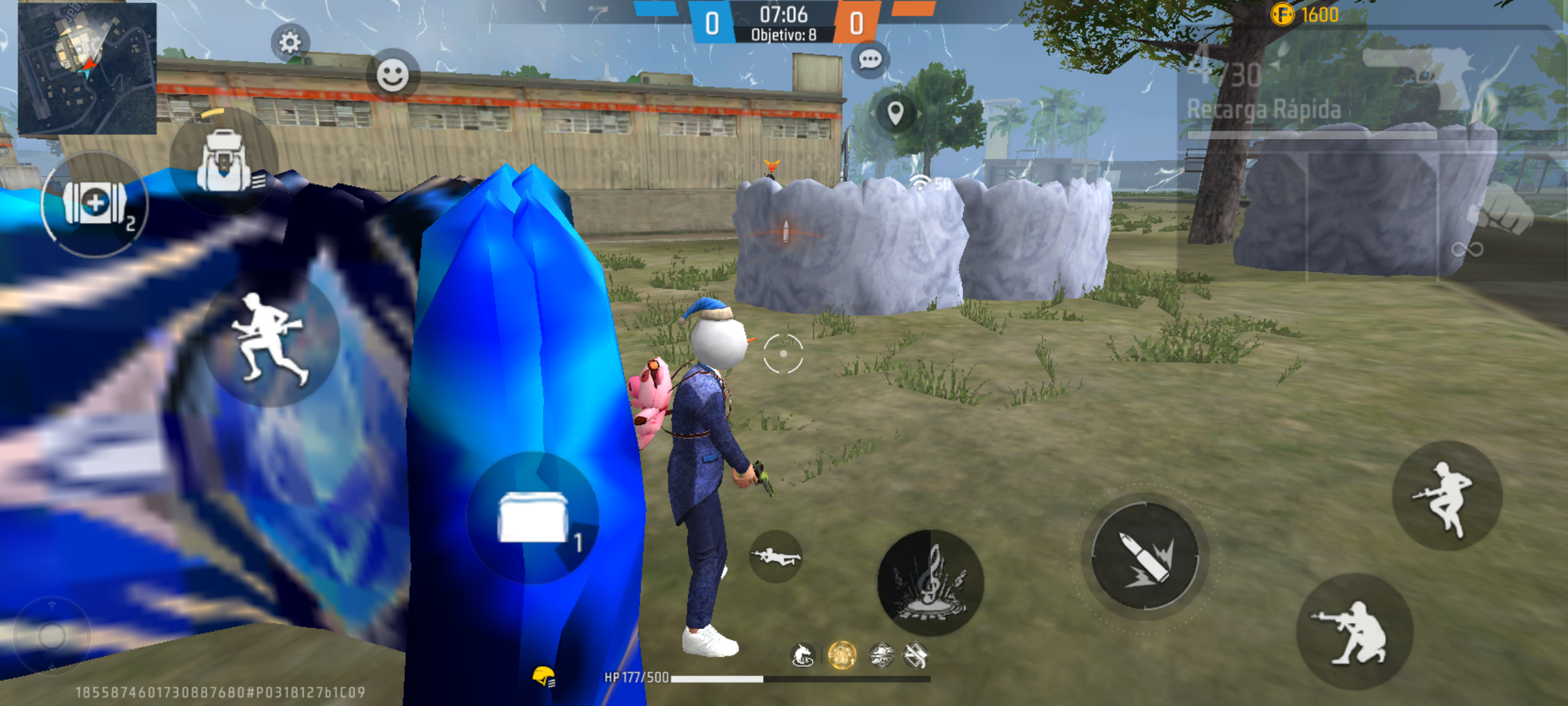Screen dimensions: 1568x706
Task: Jump using the leaping soldier button
Action: pyautogui.click(x=1446, y=496)
